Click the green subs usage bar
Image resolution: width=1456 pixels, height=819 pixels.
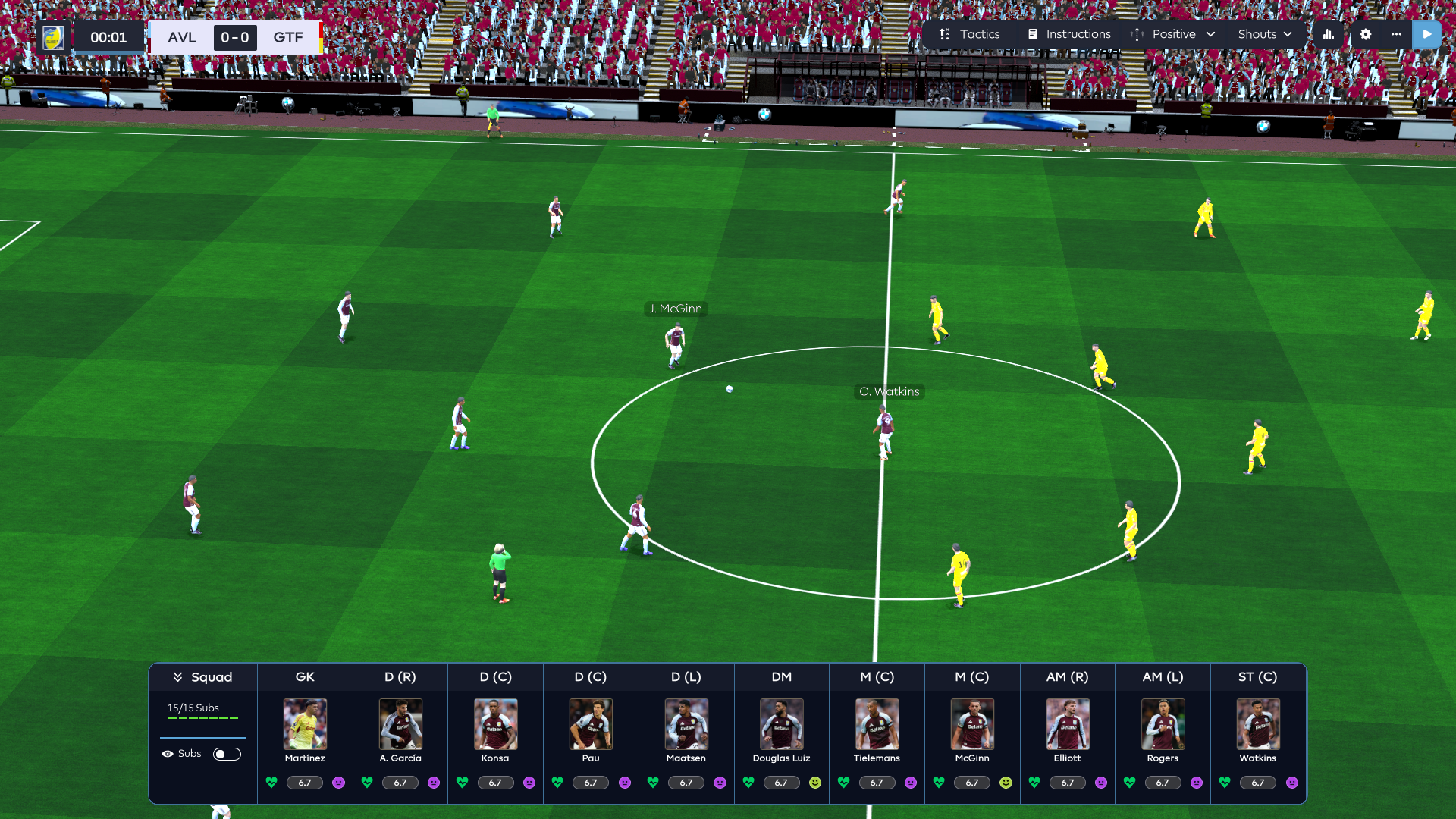point(202,719)
